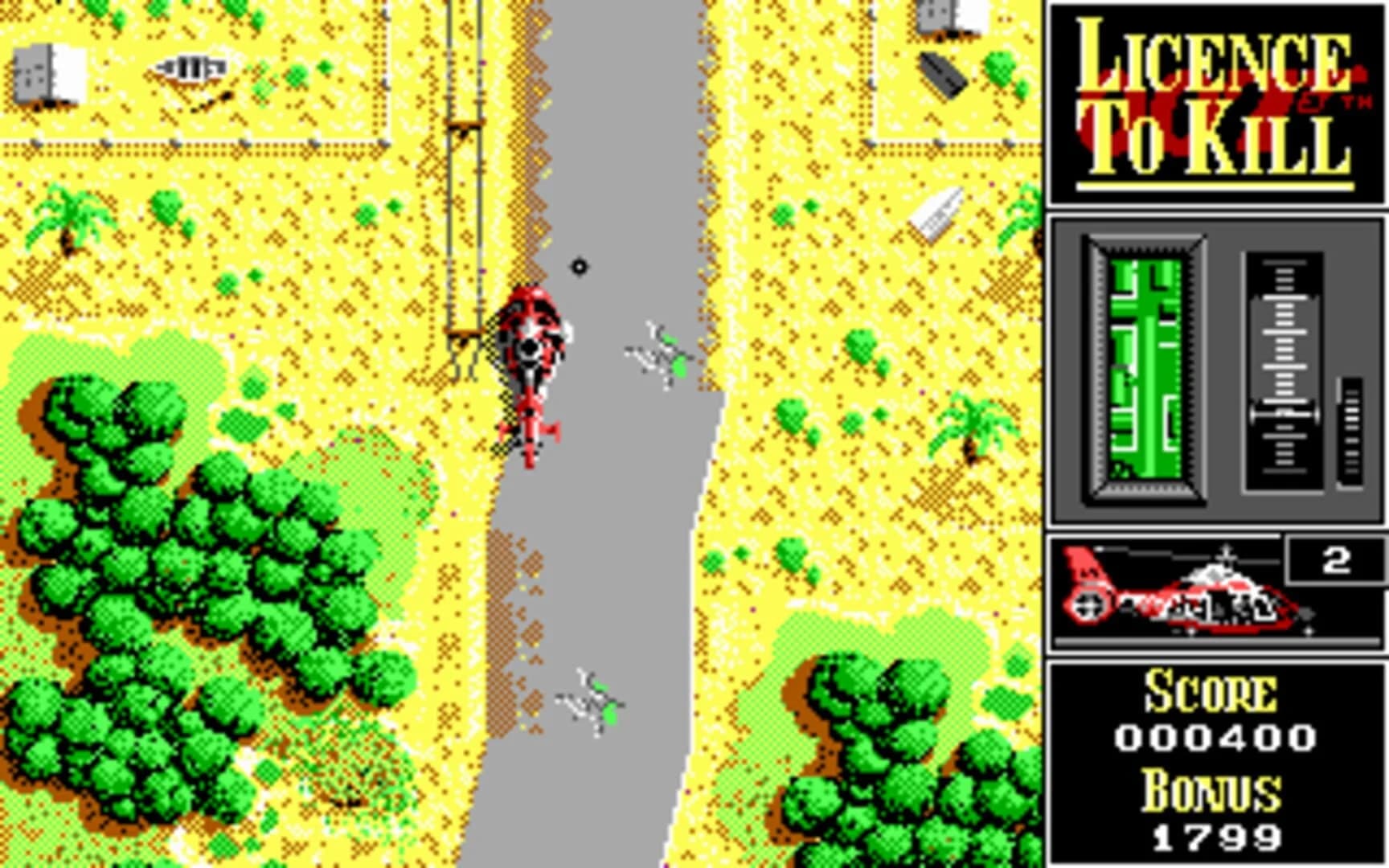Select the targeting crosshair on the road
This screenshot has height=868, width=1389.
click(577, 265)
